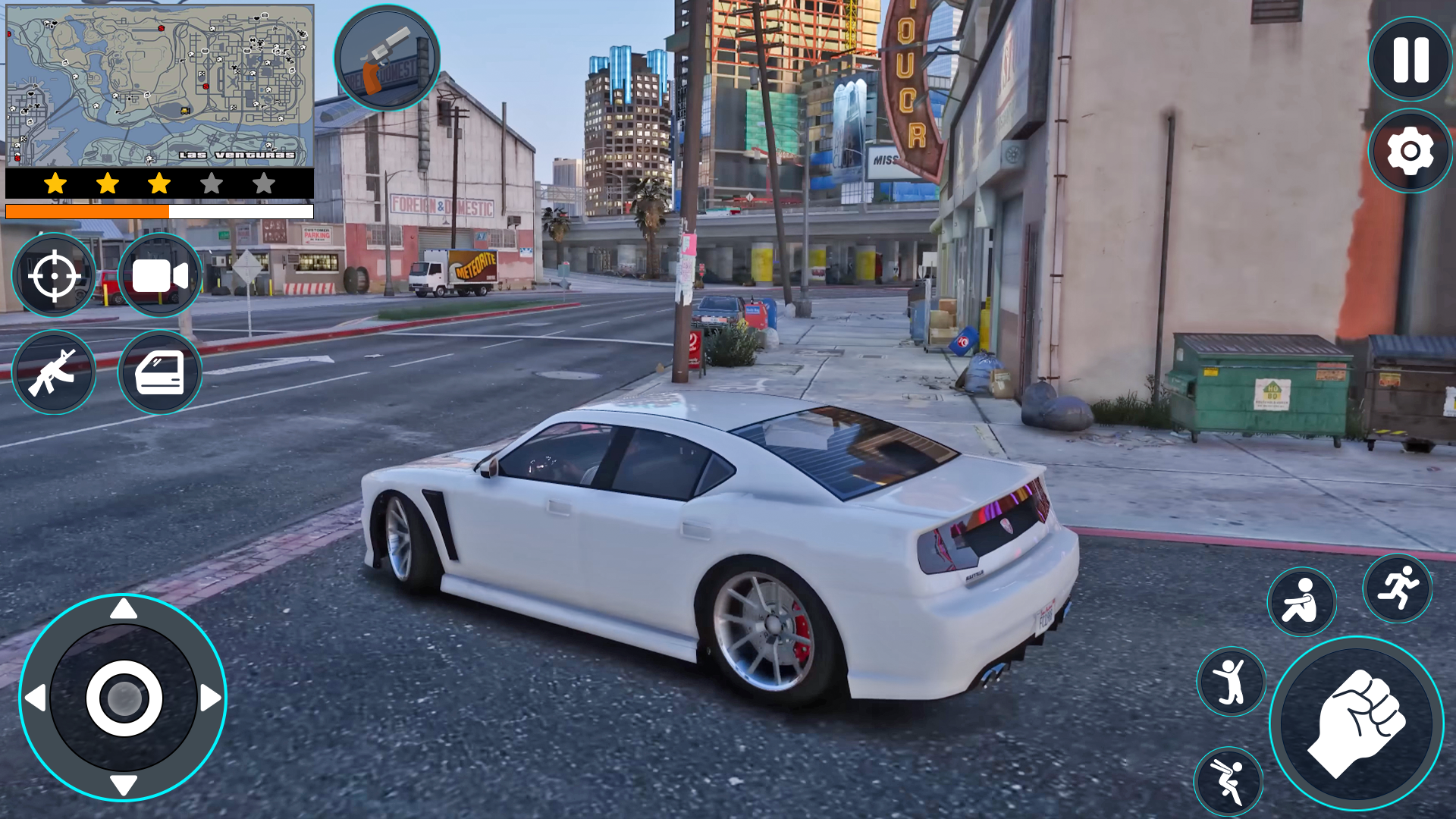
Task: Tap the third wanted-level star
Action: (158, 182)
